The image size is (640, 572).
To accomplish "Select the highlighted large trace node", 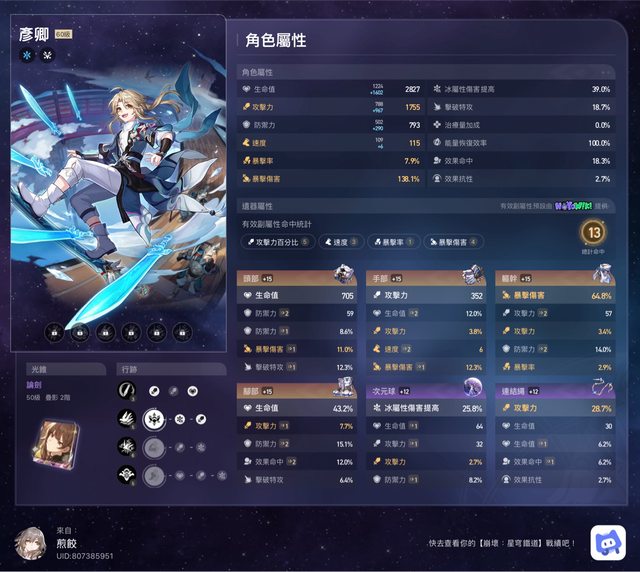I will 153,418.
